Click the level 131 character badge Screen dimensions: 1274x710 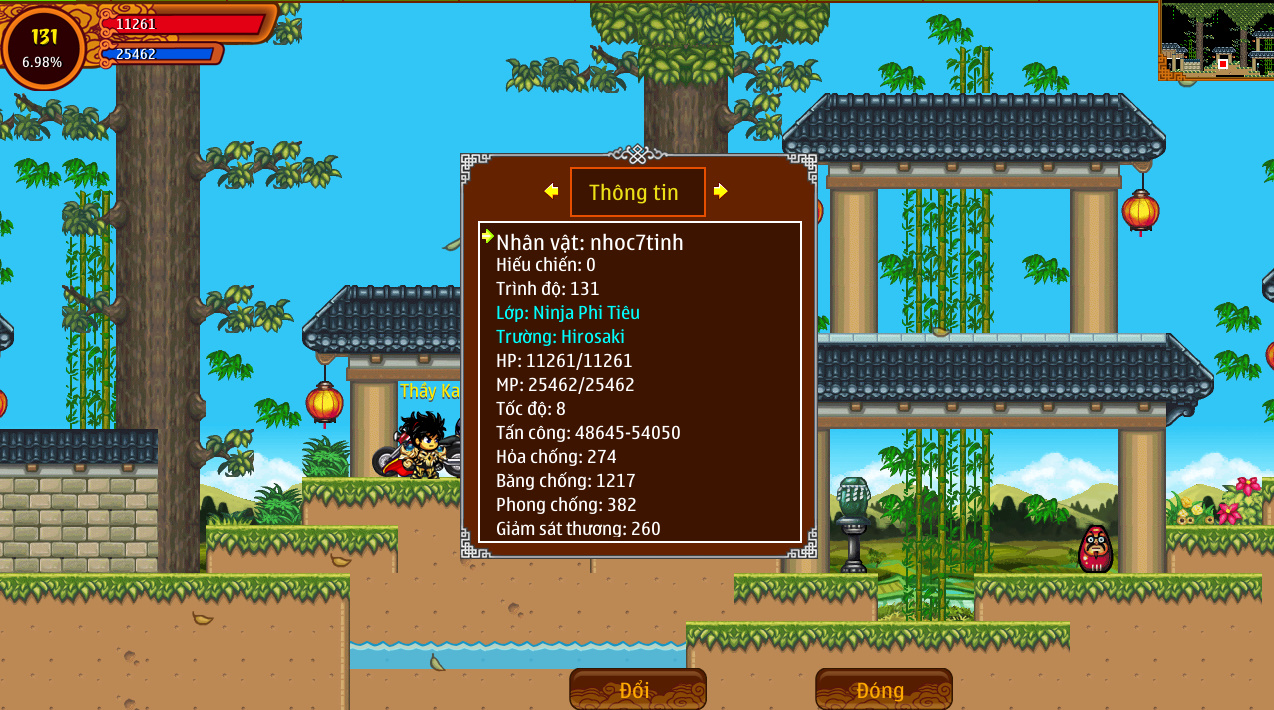(x=44, y=47)
